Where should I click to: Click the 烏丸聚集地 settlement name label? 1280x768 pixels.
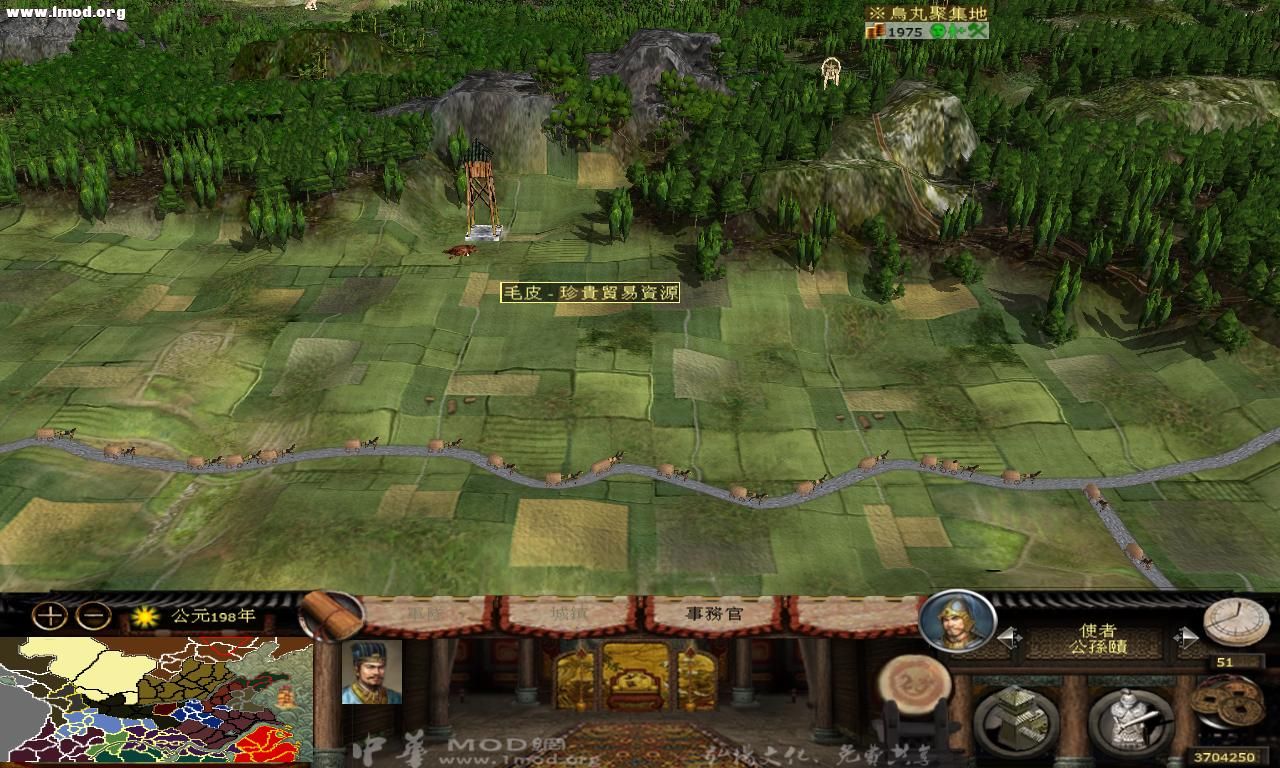tap(927, 14)
